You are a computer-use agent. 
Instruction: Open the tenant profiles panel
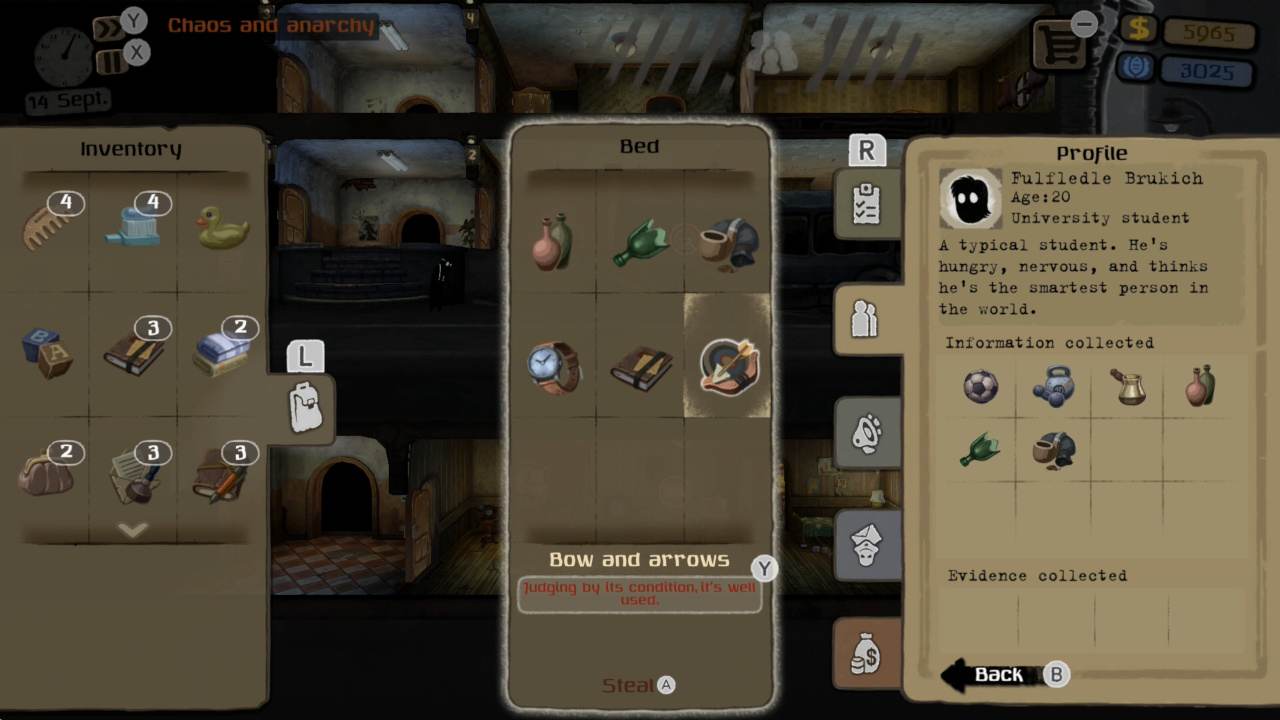tap(866, 318)
